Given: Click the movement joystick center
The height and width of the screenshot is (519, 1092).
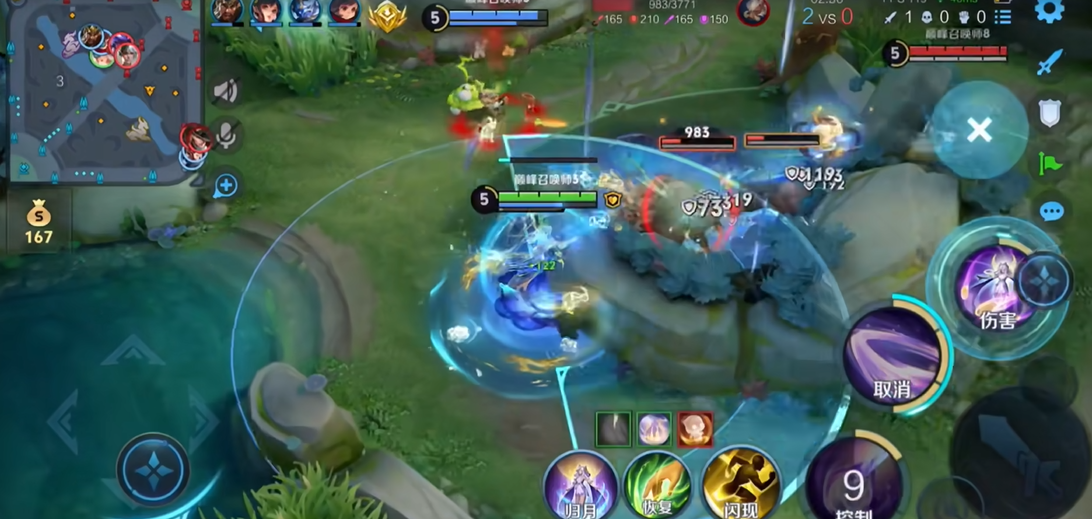Looking at the screenshot, I should point(152,470).
